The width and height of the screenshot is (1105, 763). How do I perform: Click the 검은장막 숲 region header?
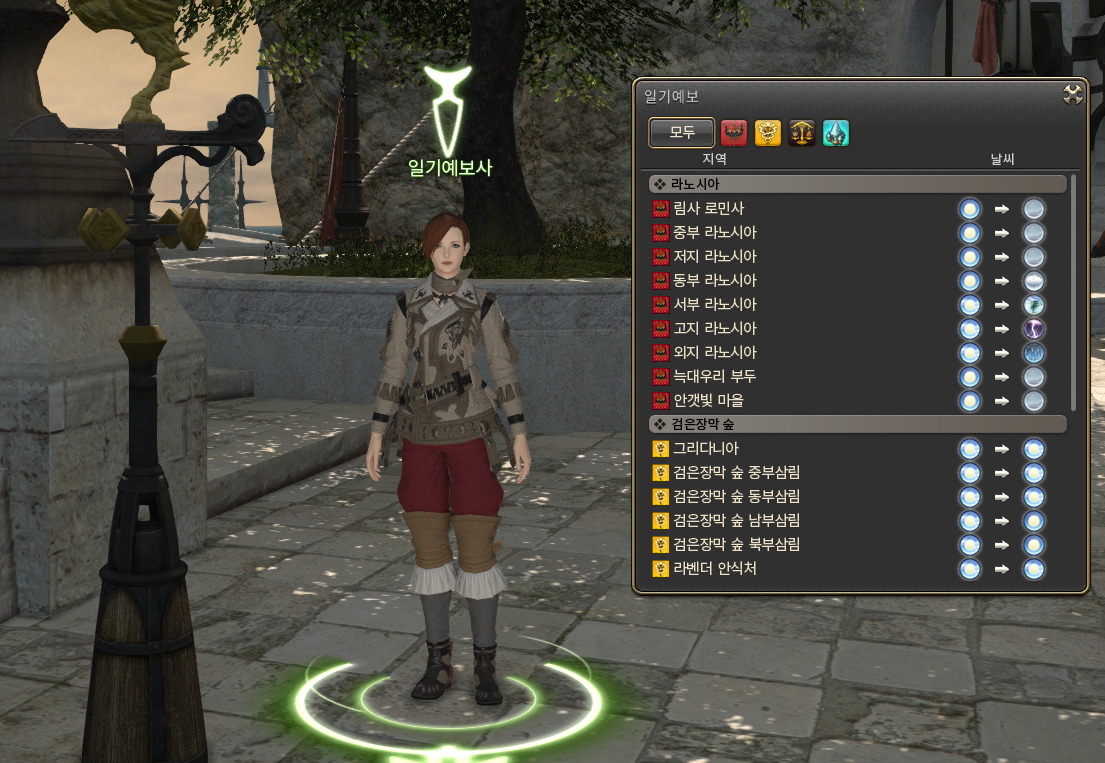[856, 424]
